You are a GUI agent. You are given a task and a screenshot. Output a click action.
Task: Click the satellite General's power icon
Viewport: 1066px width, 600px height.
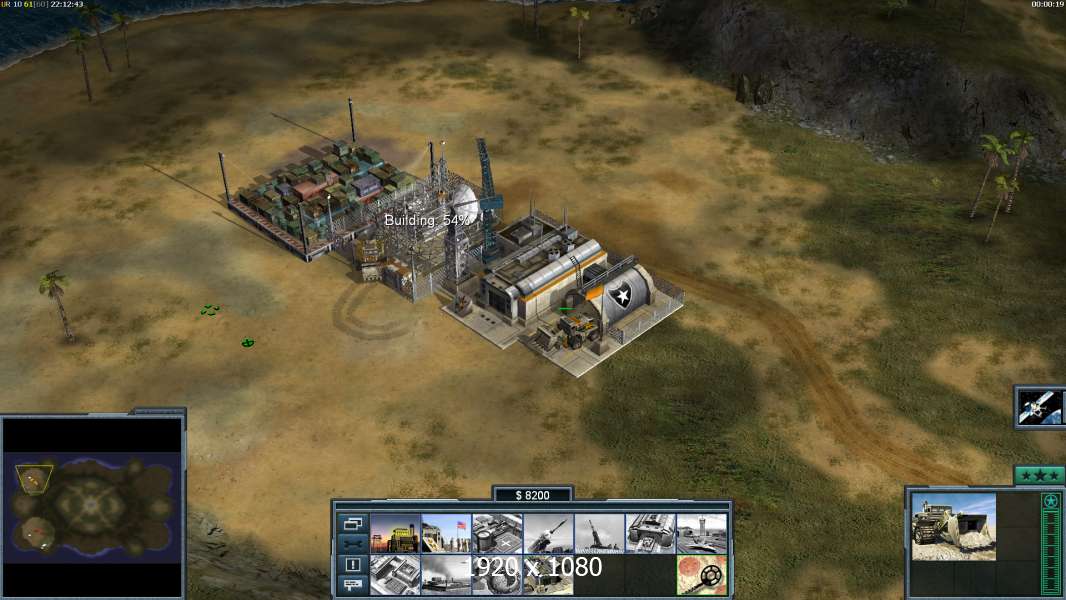click(1040, 407)
